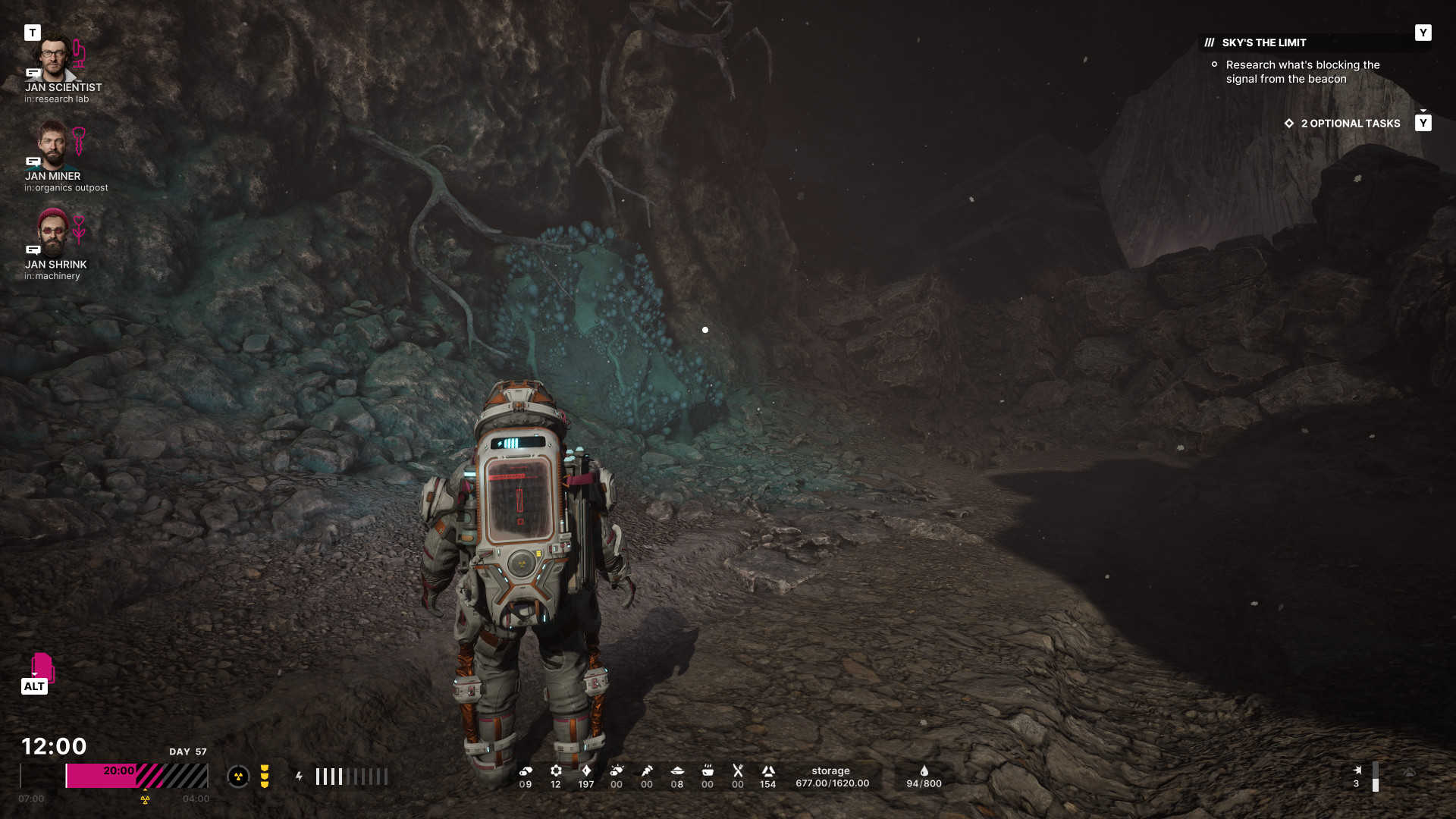Click the suit battery lightning icon
The width and height of the screenshot is (1456, 819).
tap(300, 777)
